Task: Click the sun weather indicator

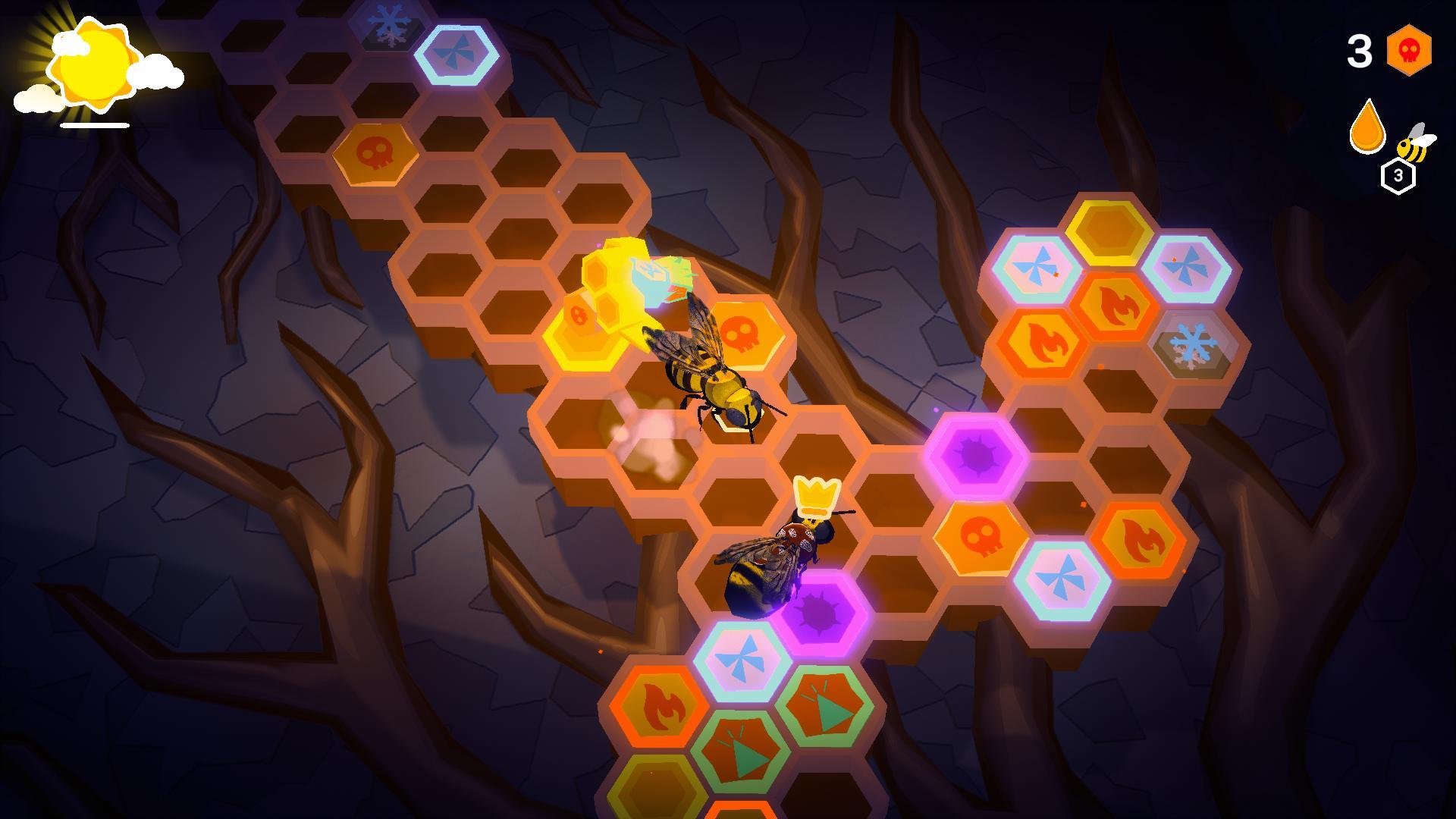Action: [95, 64]
